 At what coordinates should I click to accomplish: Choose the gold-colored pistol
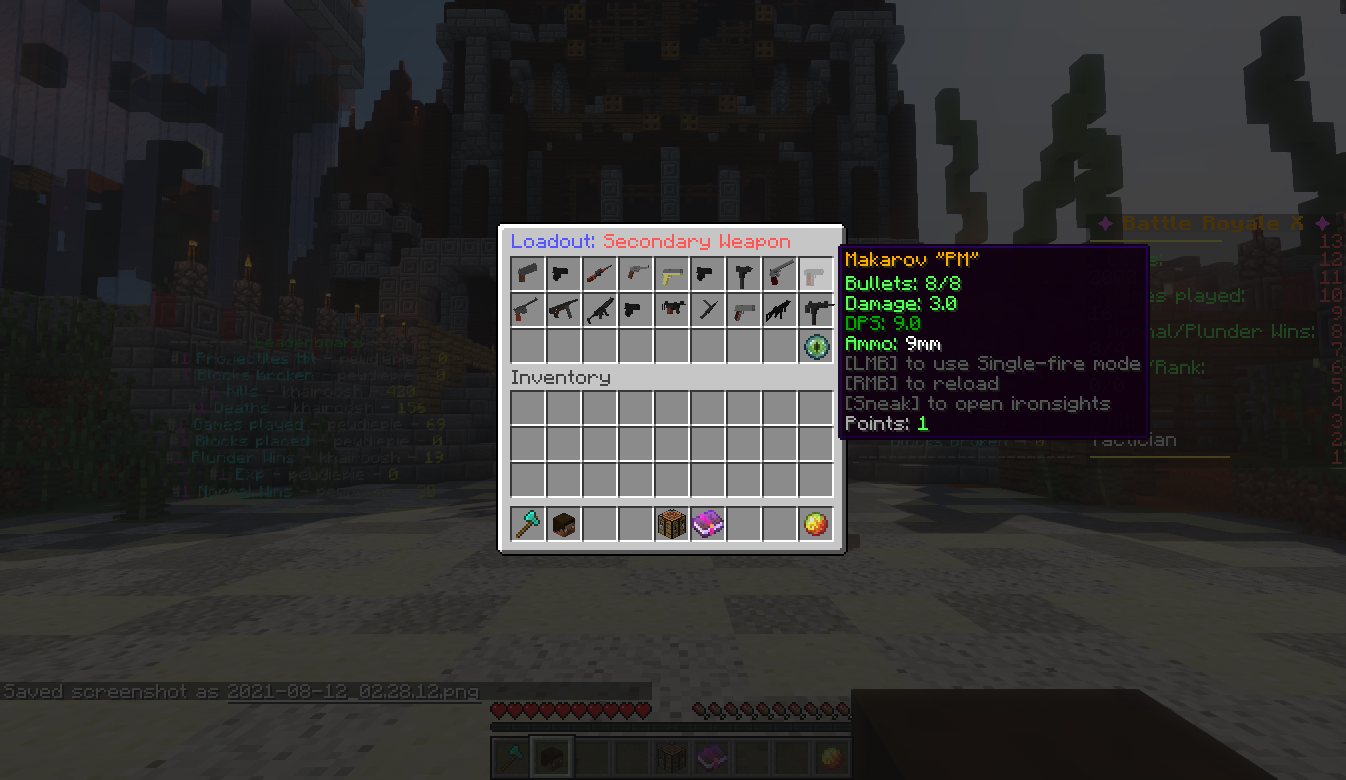672,273
